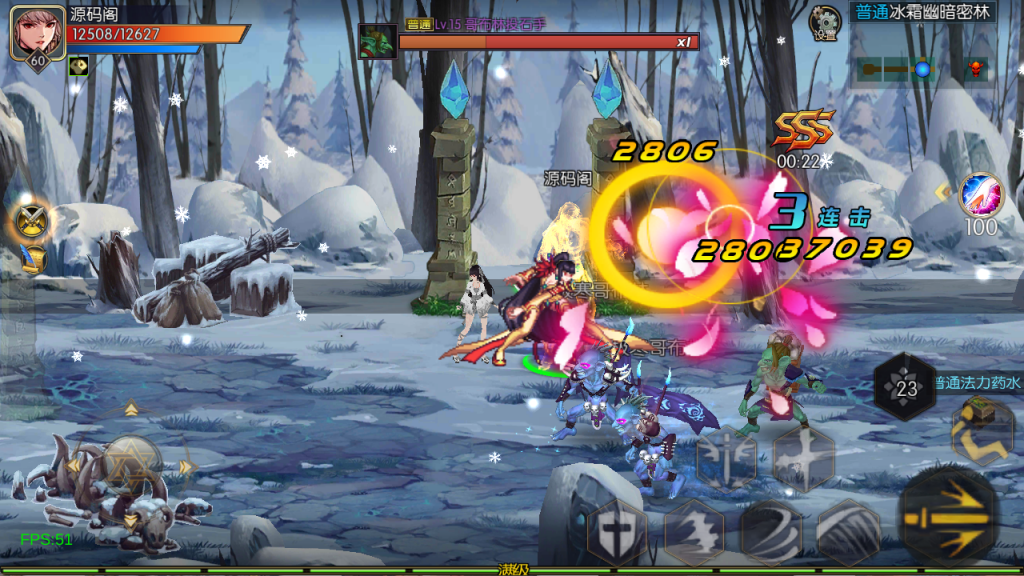Click the dungeon room minimap strip
Screen dimensions: 1024x576
895,70
